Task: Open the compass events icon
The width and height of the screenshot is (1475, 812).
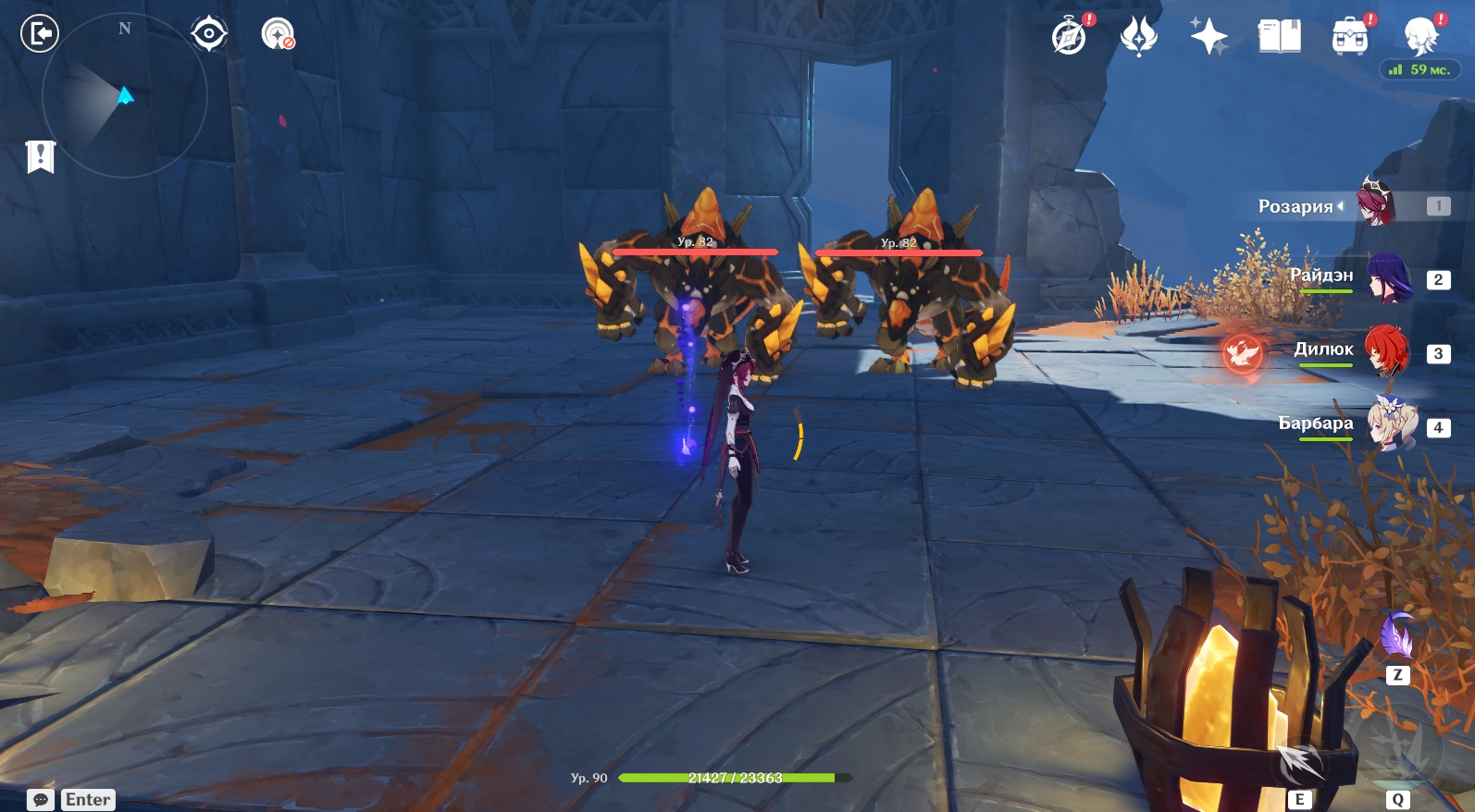Action: click(1070, 37)
